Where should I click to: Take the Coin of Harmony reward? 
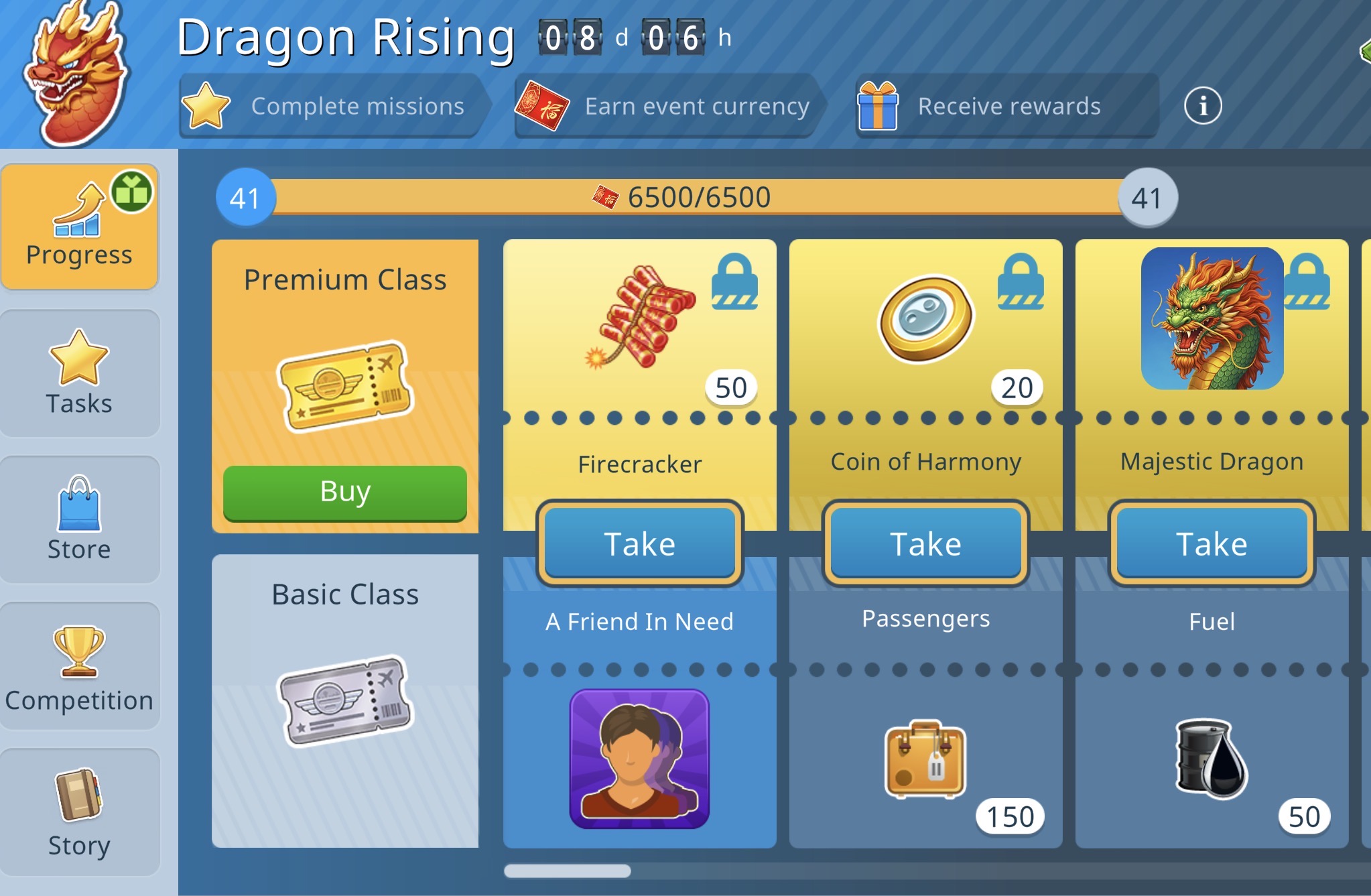point(925,543)
